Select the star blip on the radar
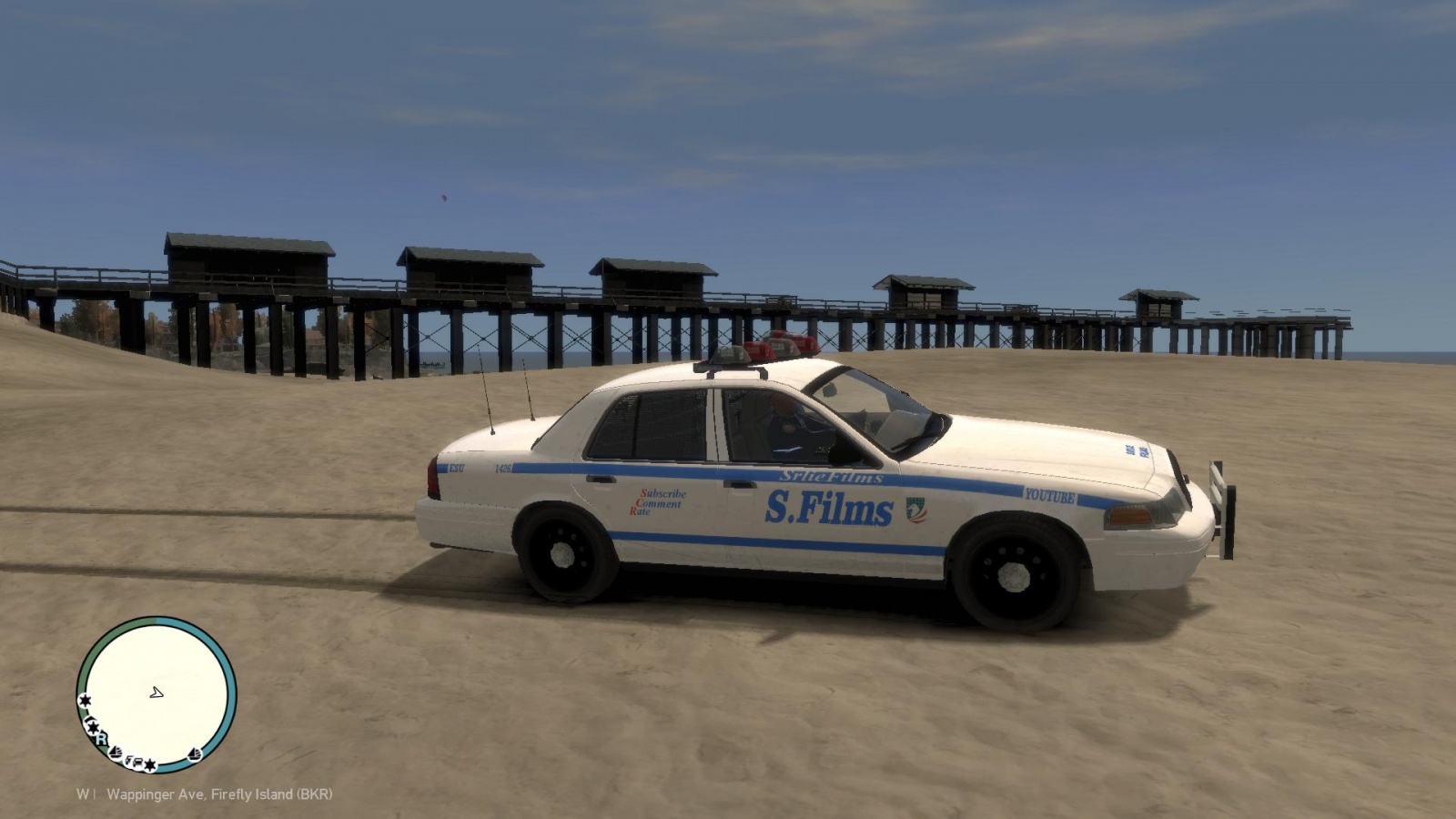The image size is (1456, 819). 85,699
